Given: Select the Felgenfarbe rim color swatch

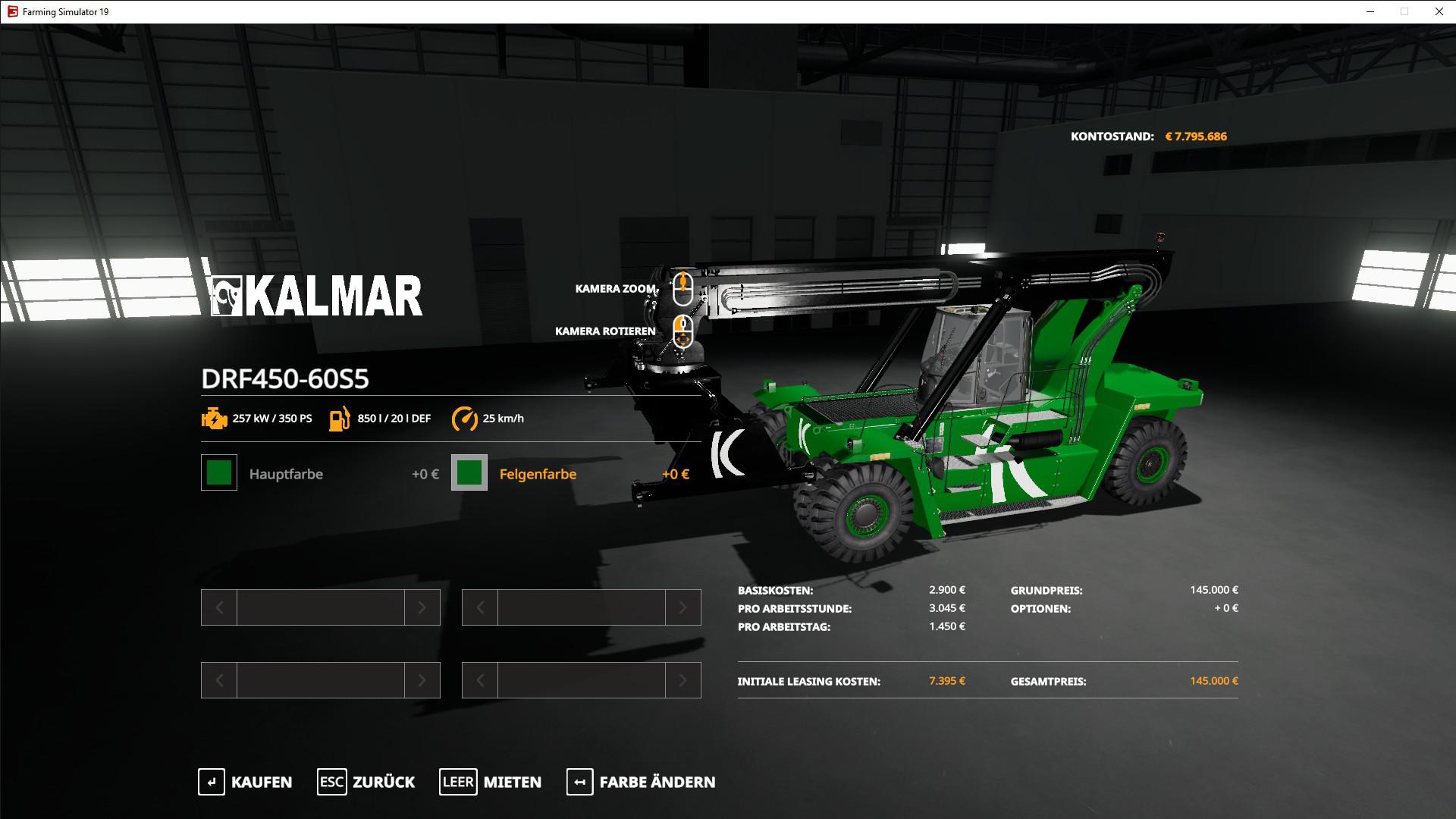Looking at the screenshot, I should [x=469, y=473].
